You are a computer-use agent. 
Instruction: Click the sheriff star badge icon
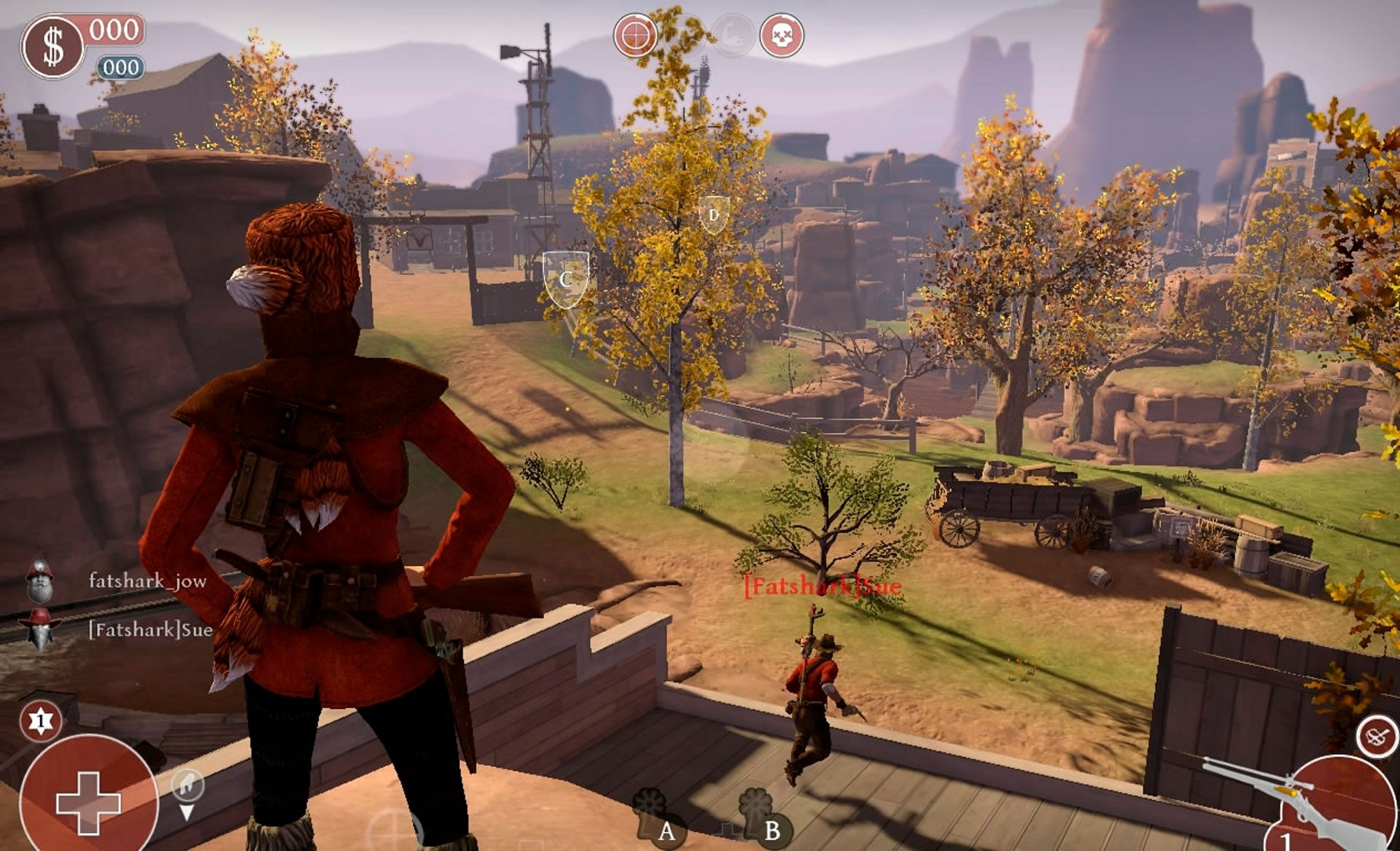point(40,720)
